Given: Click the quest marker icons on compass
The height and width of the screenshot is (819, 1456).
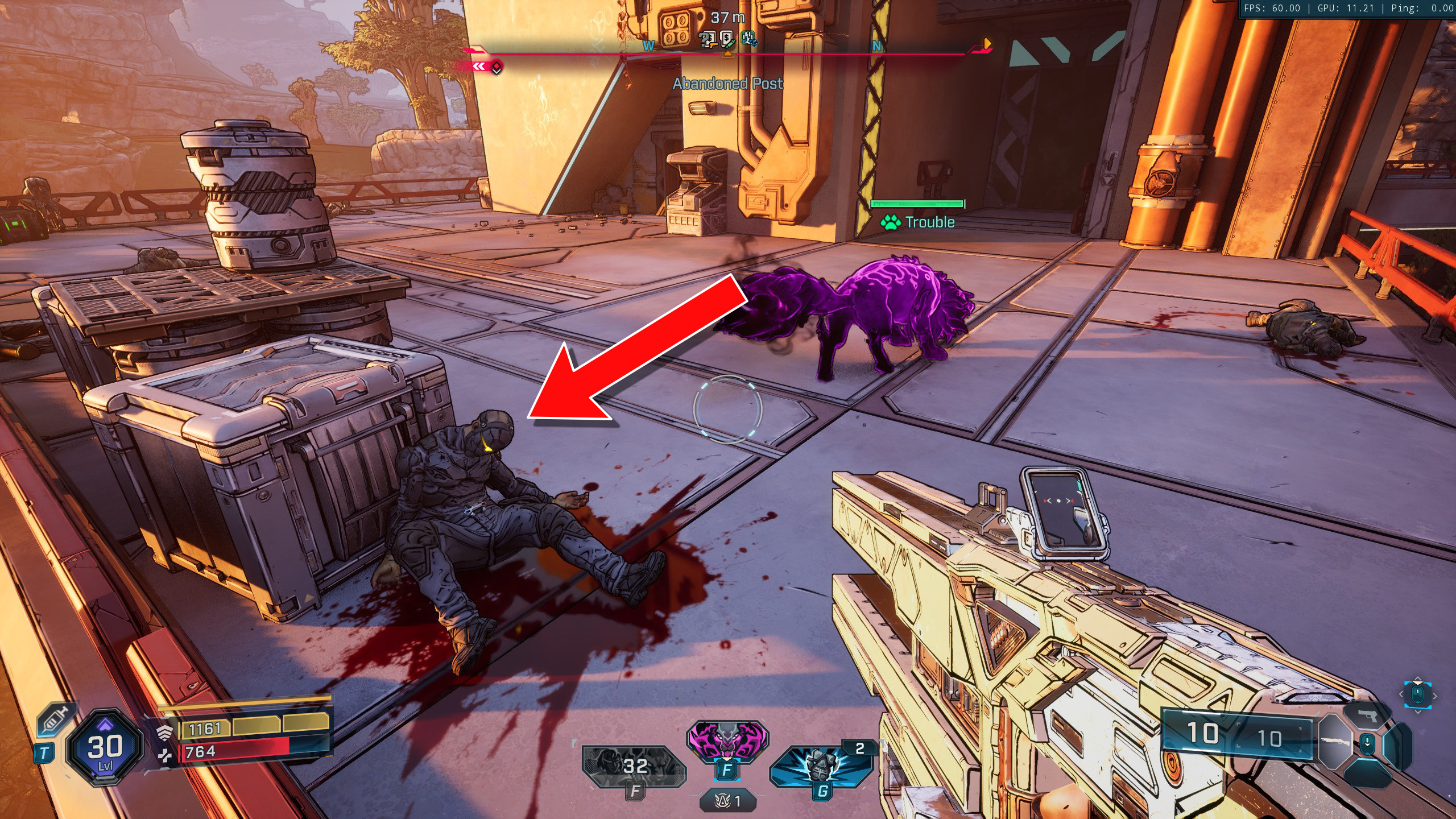Looking at the screenshot, I should tap(728, 39).
